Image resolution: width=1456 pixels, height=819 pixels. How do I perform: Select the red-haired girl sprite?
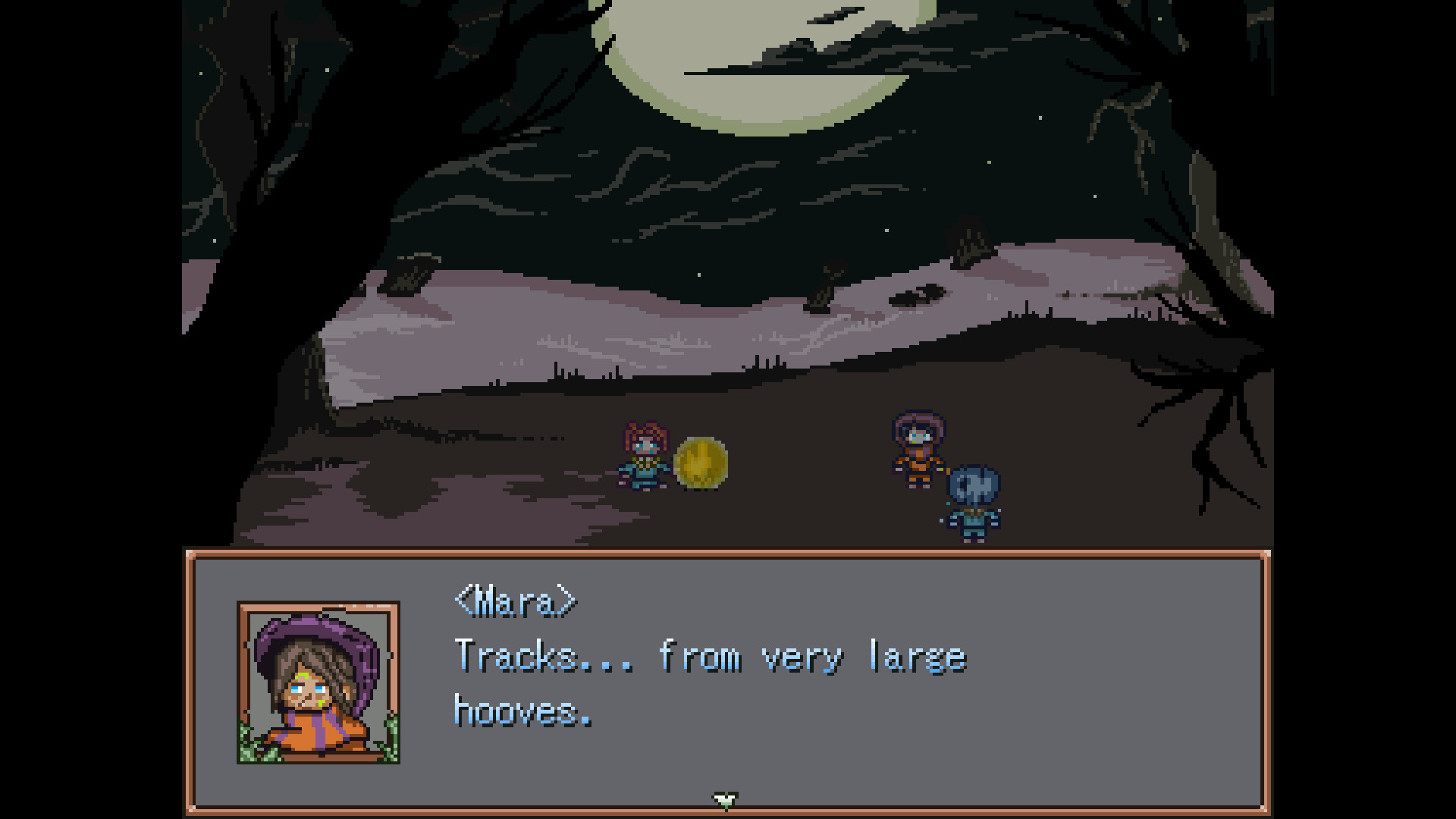(x=644, y=457)
